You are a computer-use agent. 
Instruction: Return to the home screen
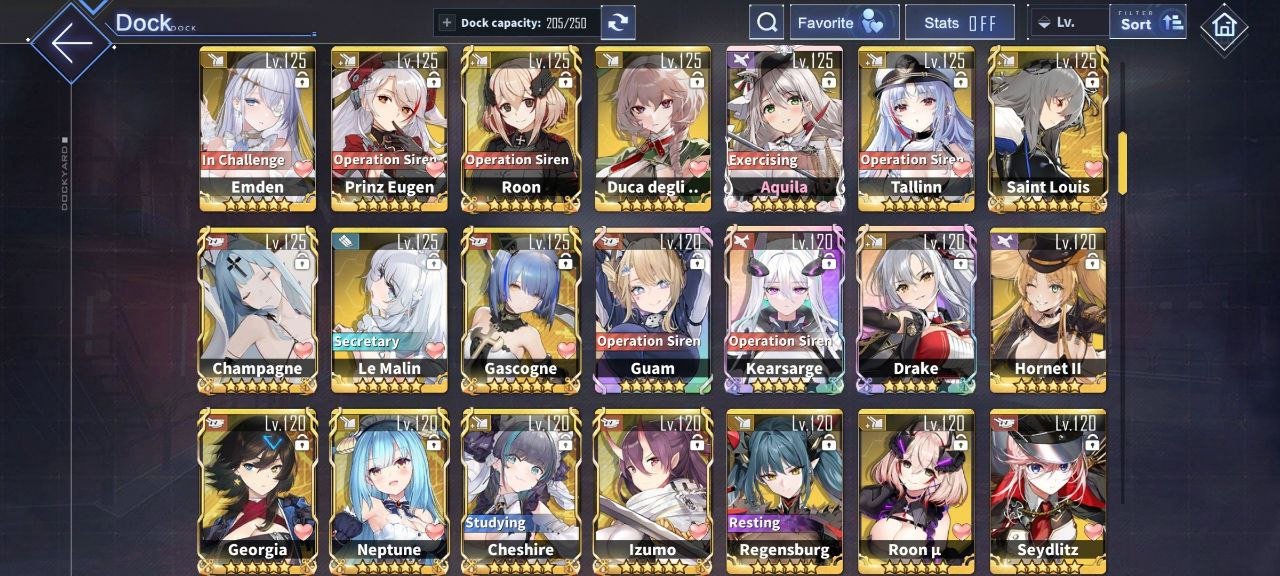pos(1223,26)
